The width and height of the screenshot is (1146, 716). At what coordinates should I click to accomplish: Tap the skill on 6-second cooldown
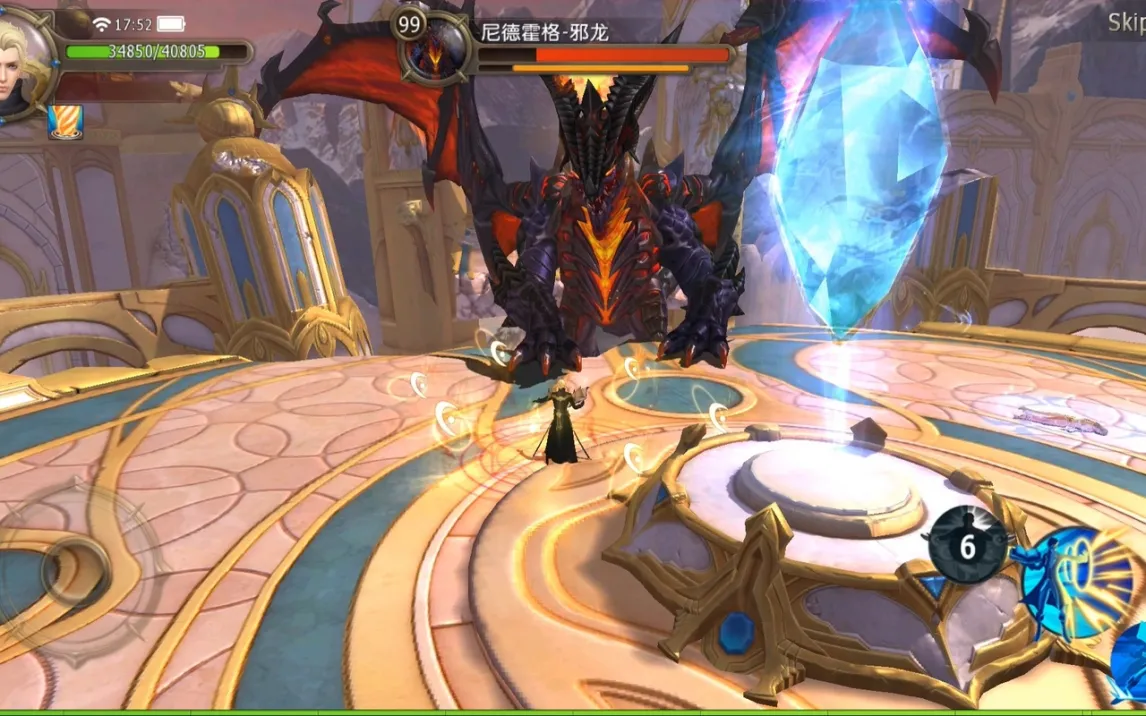(967, 546)
